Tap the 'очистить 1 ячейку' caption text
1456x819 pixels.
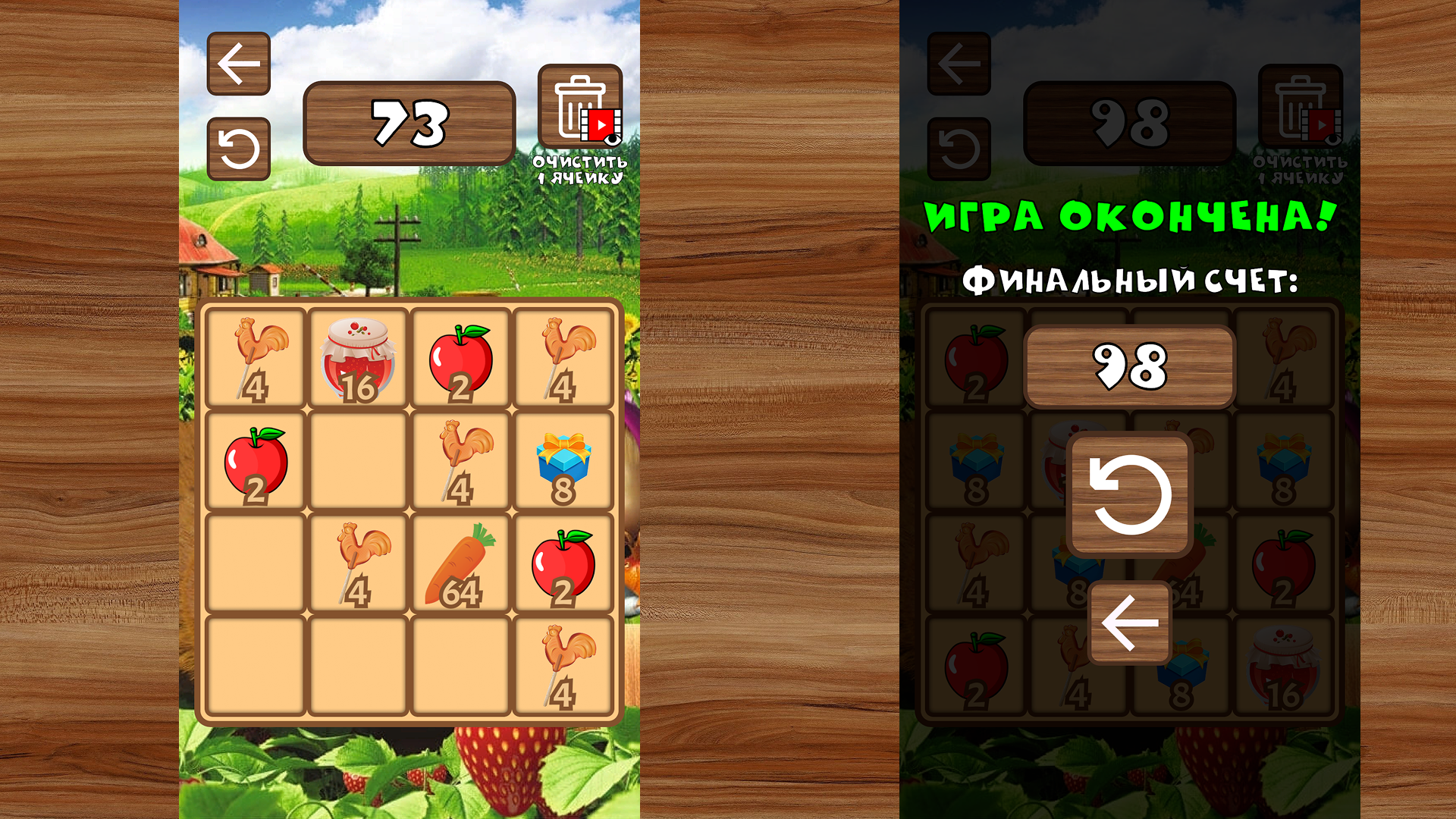(579, 170)
